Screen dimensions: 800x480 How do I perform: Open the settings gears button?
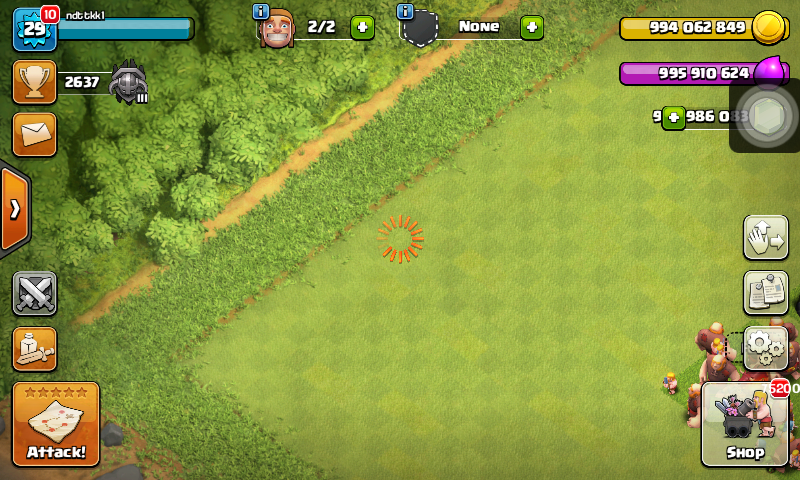pyautogui.click(x=766, y=348)
